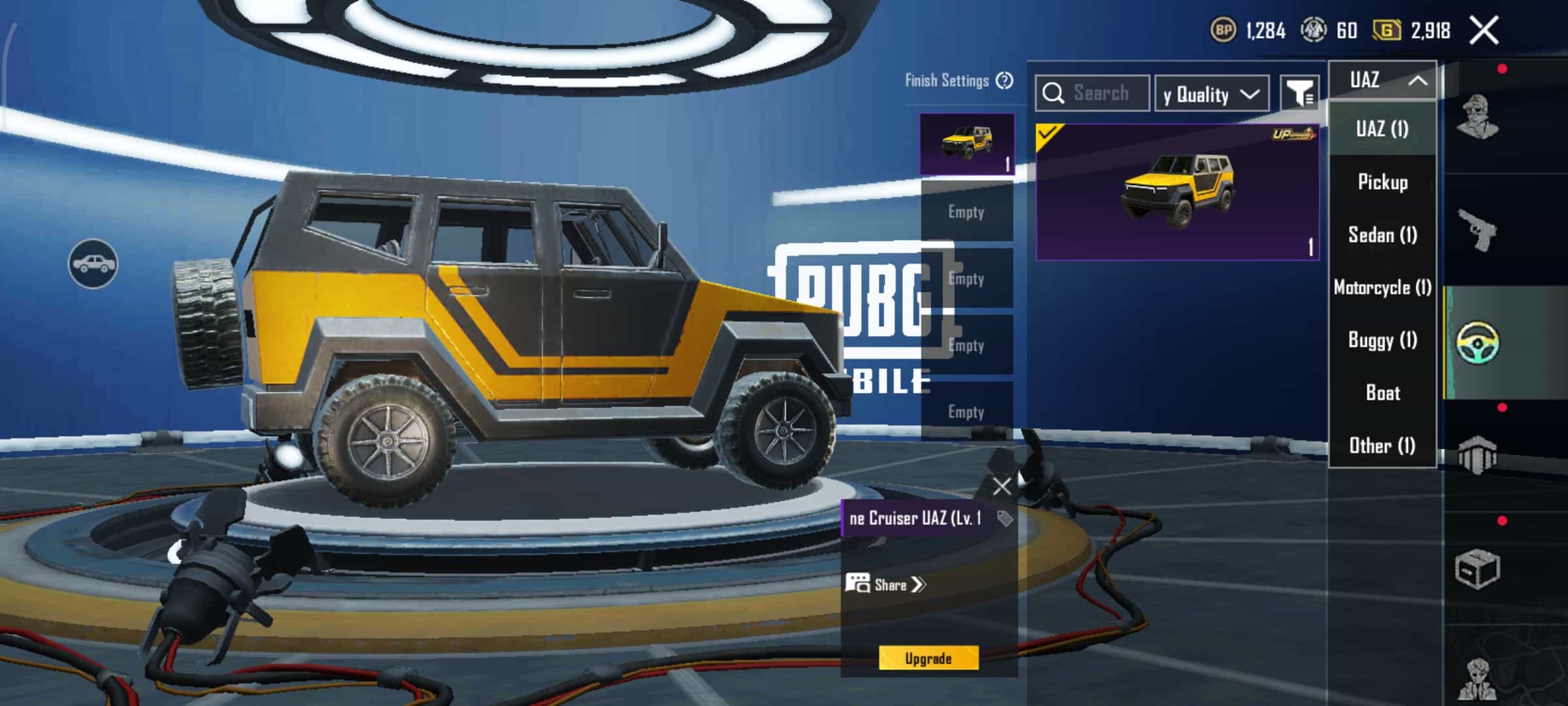Open the Other (1) category
The width and height of the screenshot is (1568, 706).
coord(1382,446)
